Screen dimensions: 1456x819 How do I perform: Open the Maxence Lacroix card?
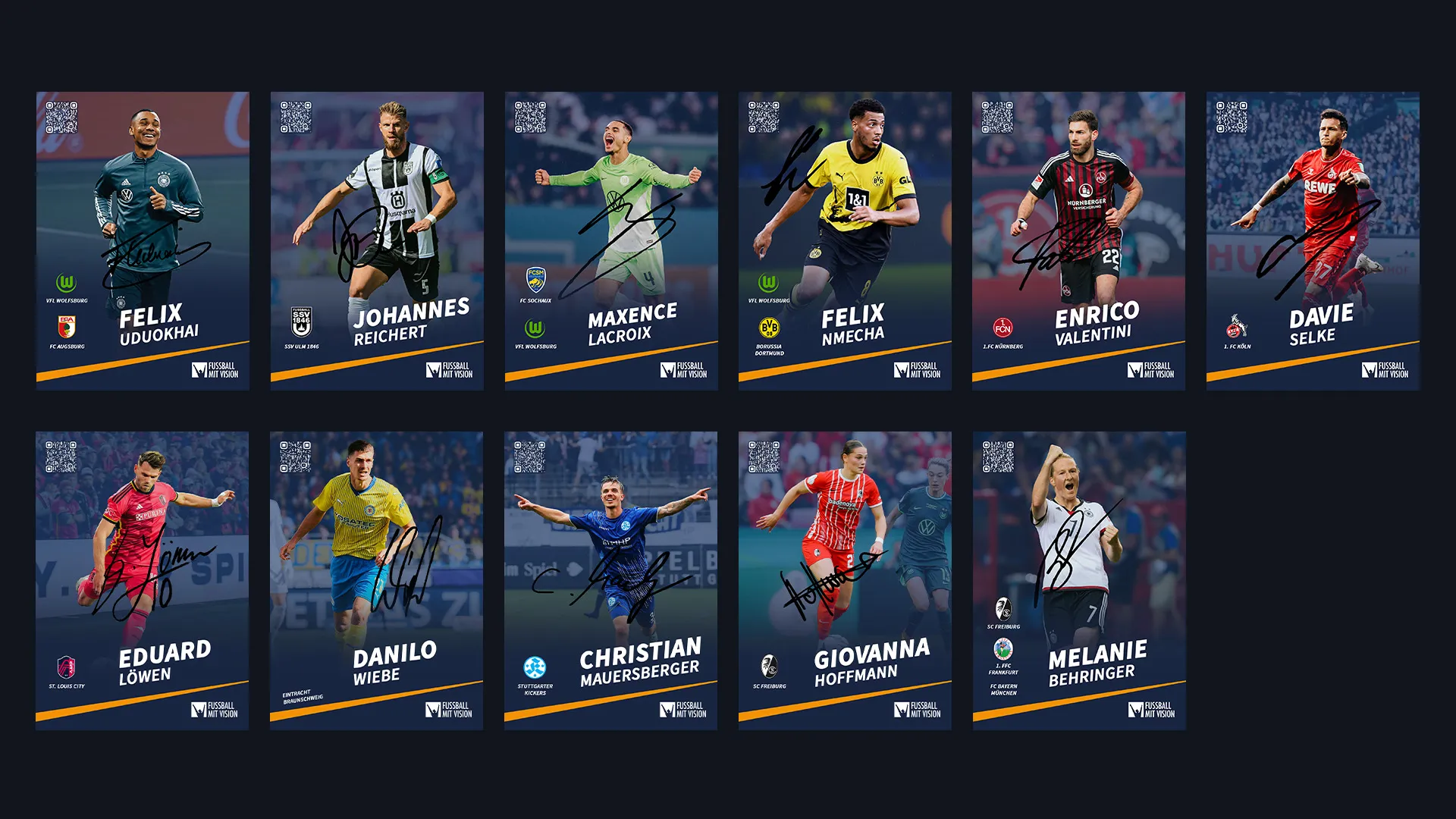point(611,241)
